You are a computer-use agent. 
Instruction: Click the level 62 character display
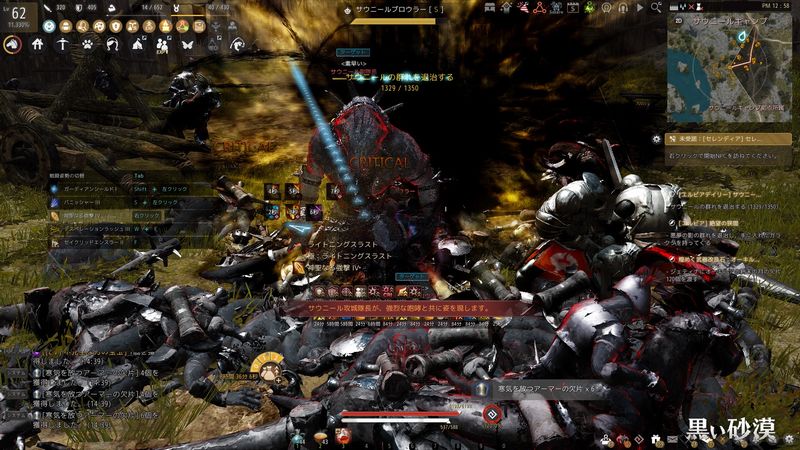pos(17,12)
